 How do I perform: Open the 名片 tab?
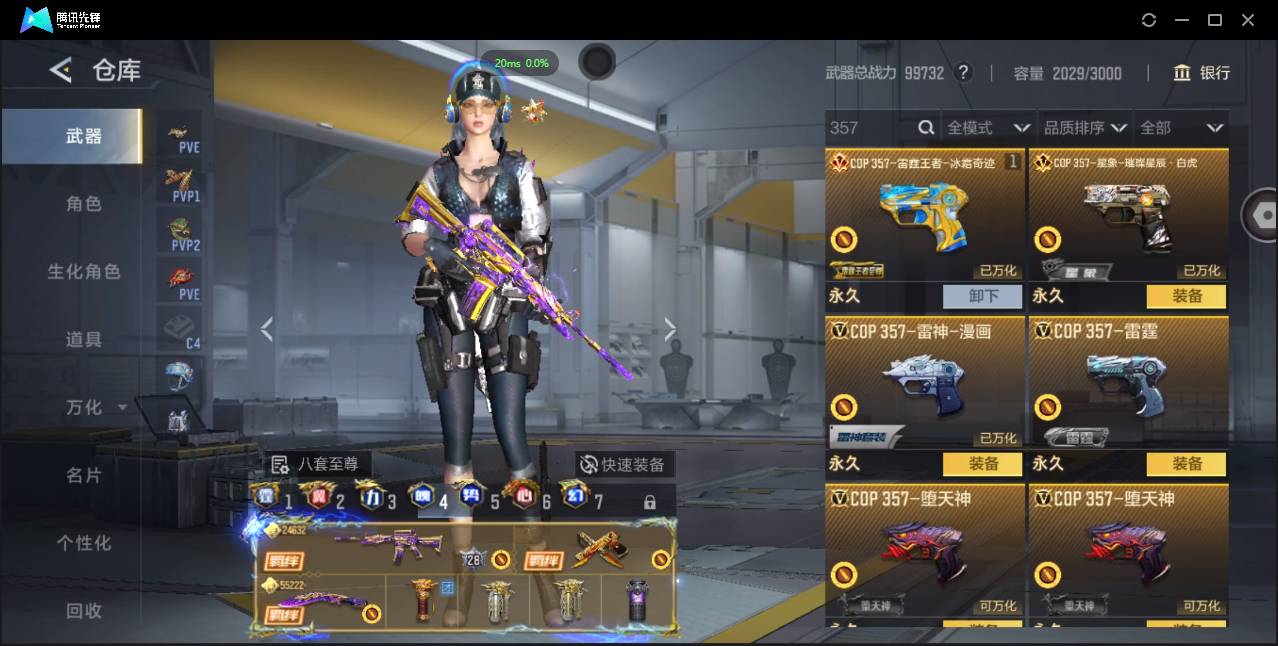pyautogui.click(x=84, y=476)
